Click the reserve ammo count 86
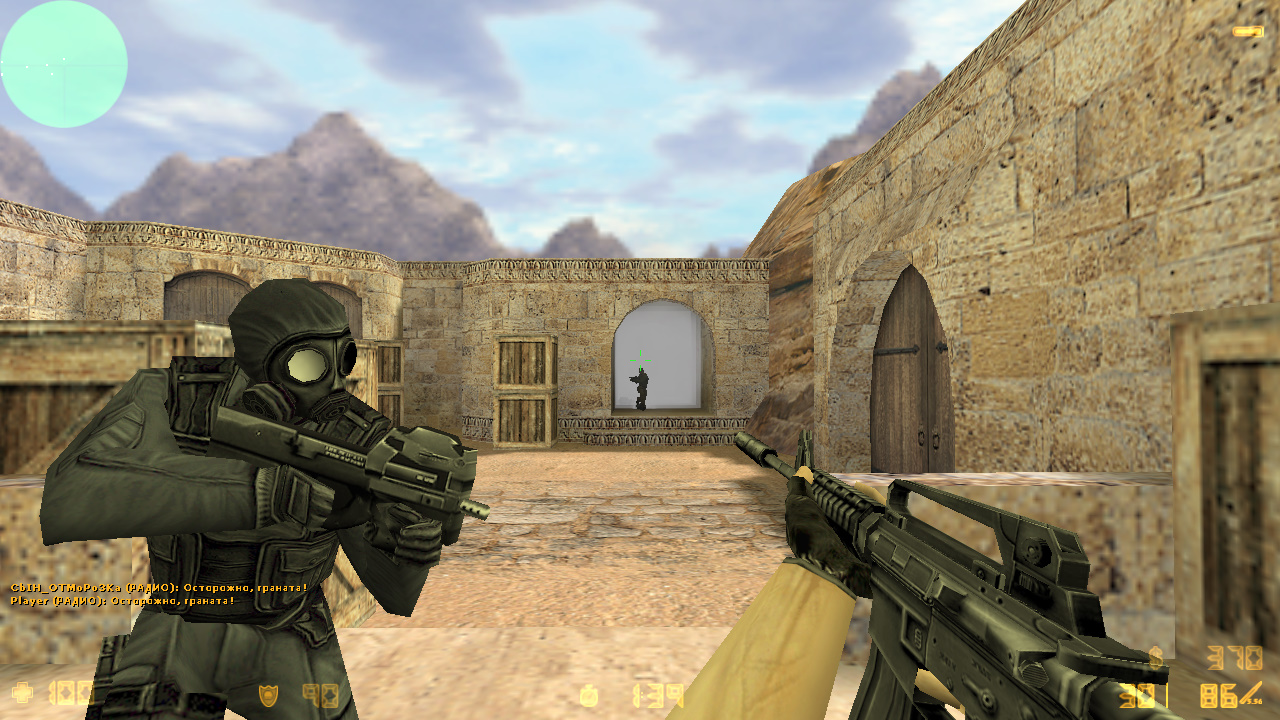 (x=1217, y=695)
